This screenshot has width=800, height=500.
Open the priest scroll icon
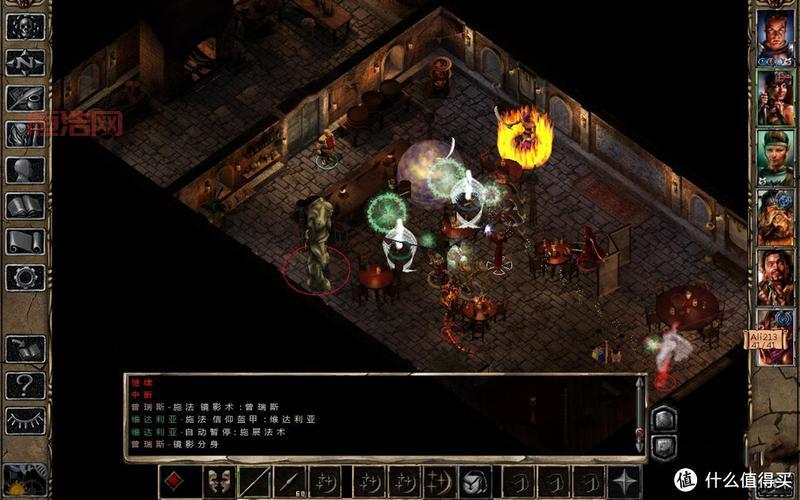tap(25, 241)
